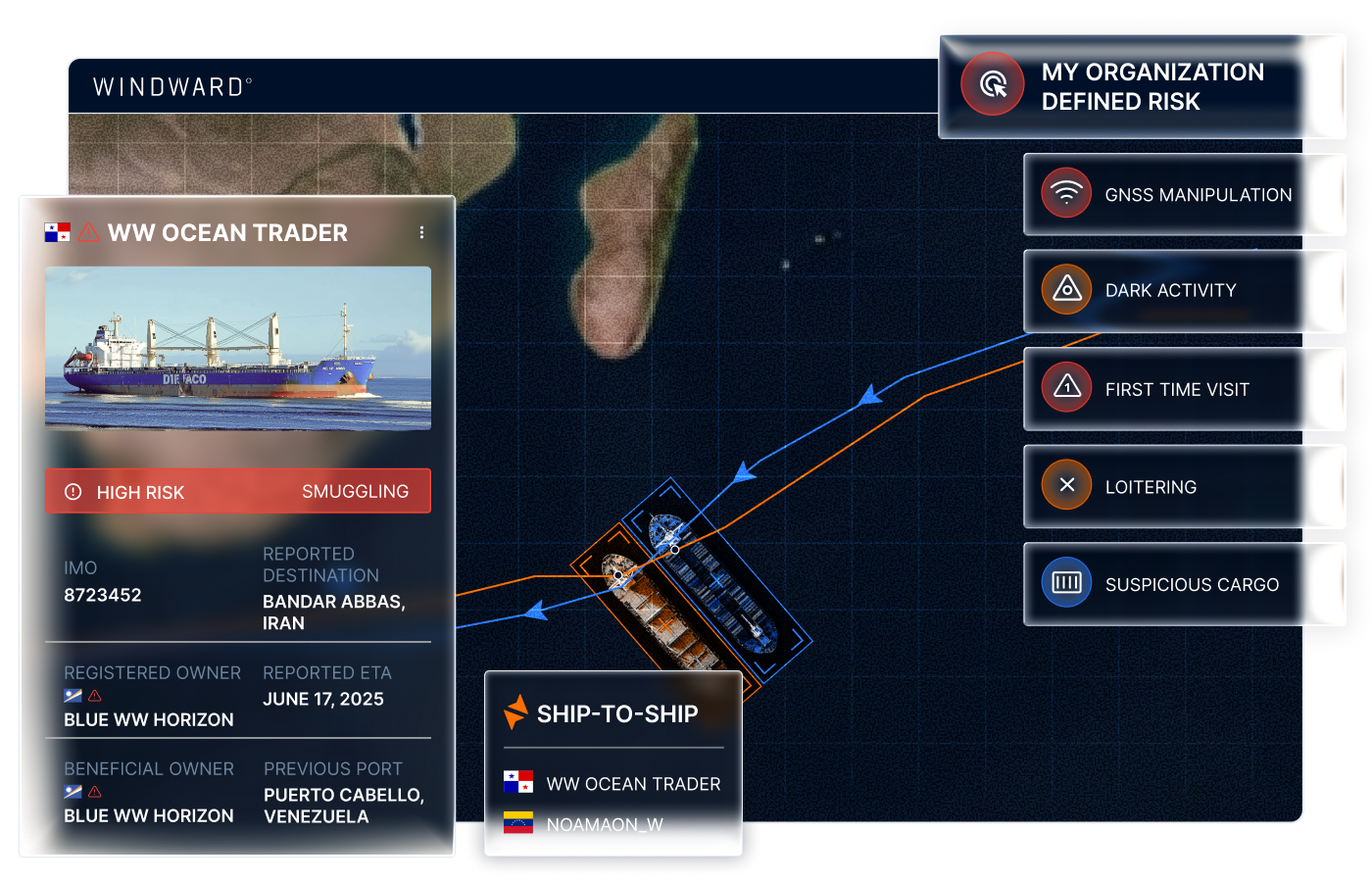
Task: Click the My Organization Defined Risk target icon
Action: click(992, 85)
